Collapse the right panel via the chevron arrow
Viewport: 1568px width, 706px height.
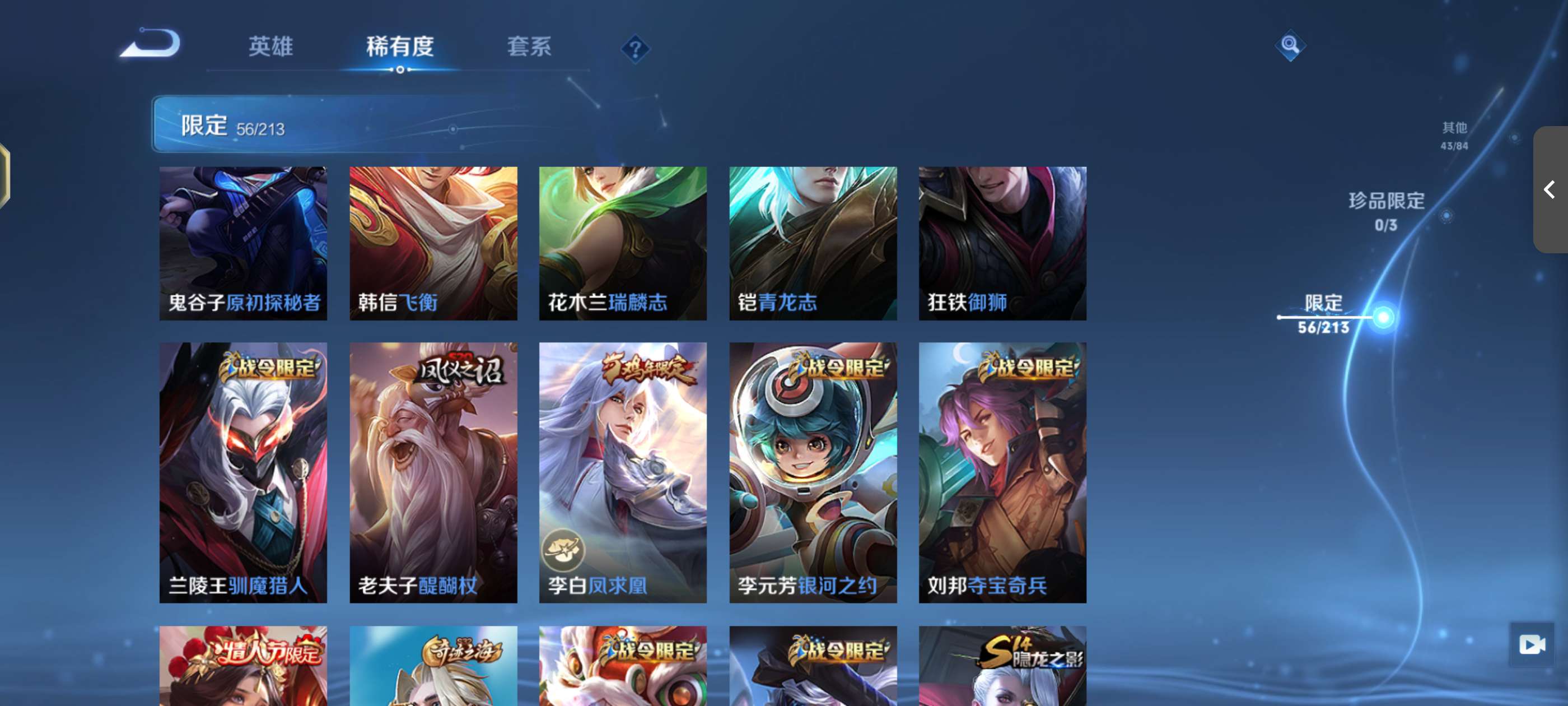1550,190
